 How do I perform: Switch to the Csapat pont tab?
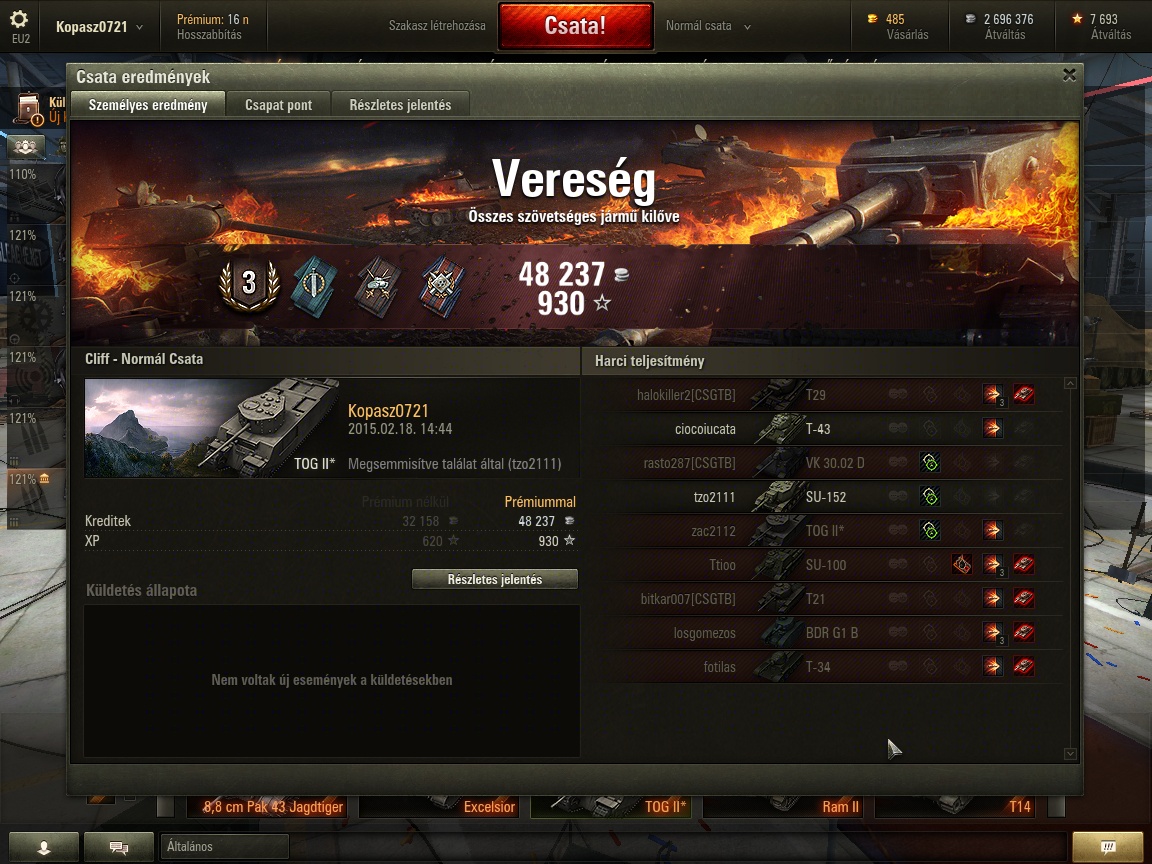(278, 105)
